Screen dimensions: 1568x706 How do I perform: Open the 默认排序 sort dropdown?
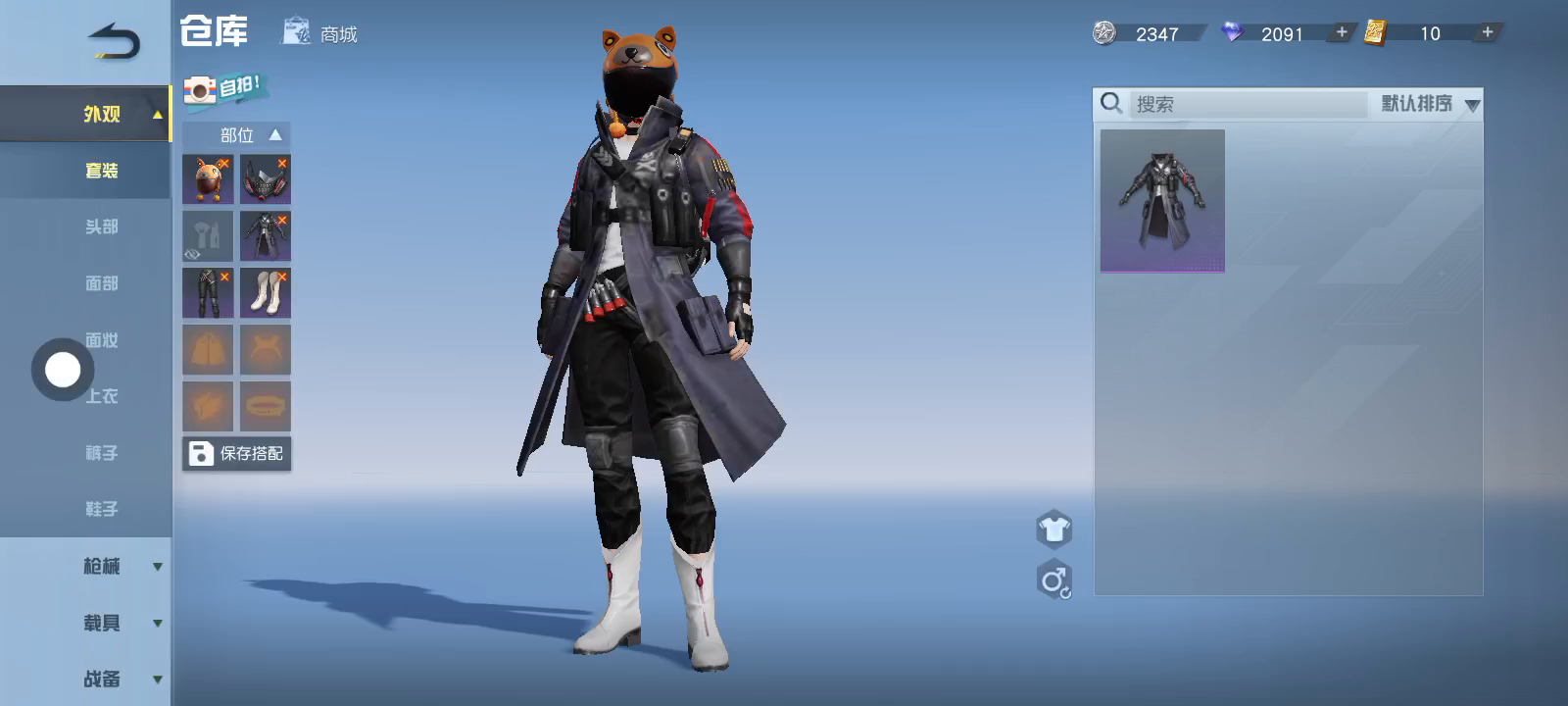1430,104
